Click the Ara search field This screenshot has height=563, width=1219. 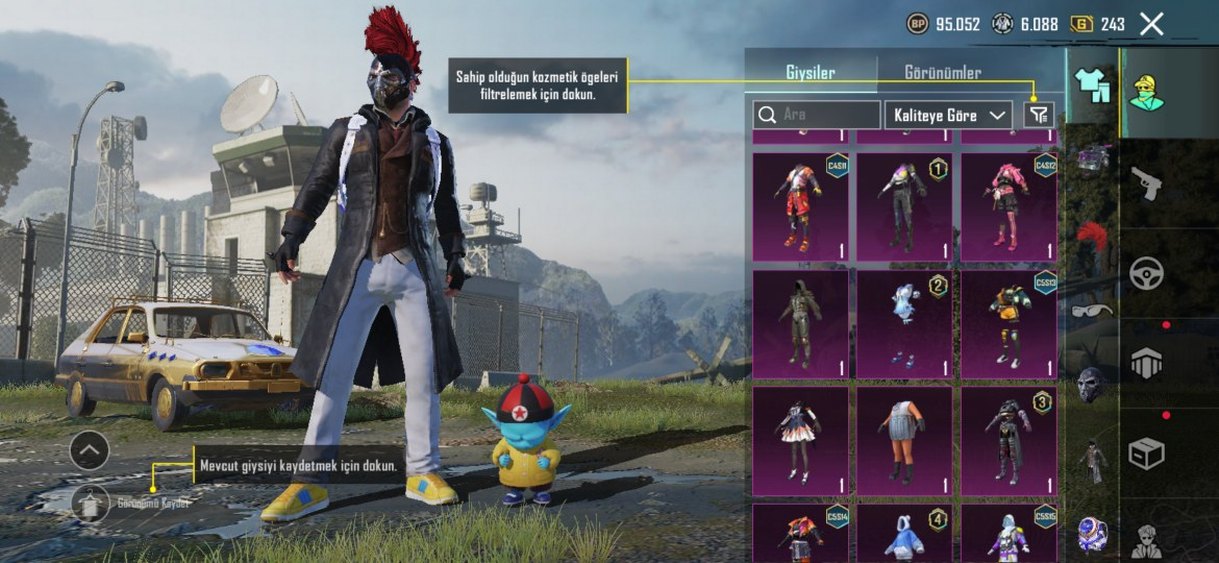point(817,115)
